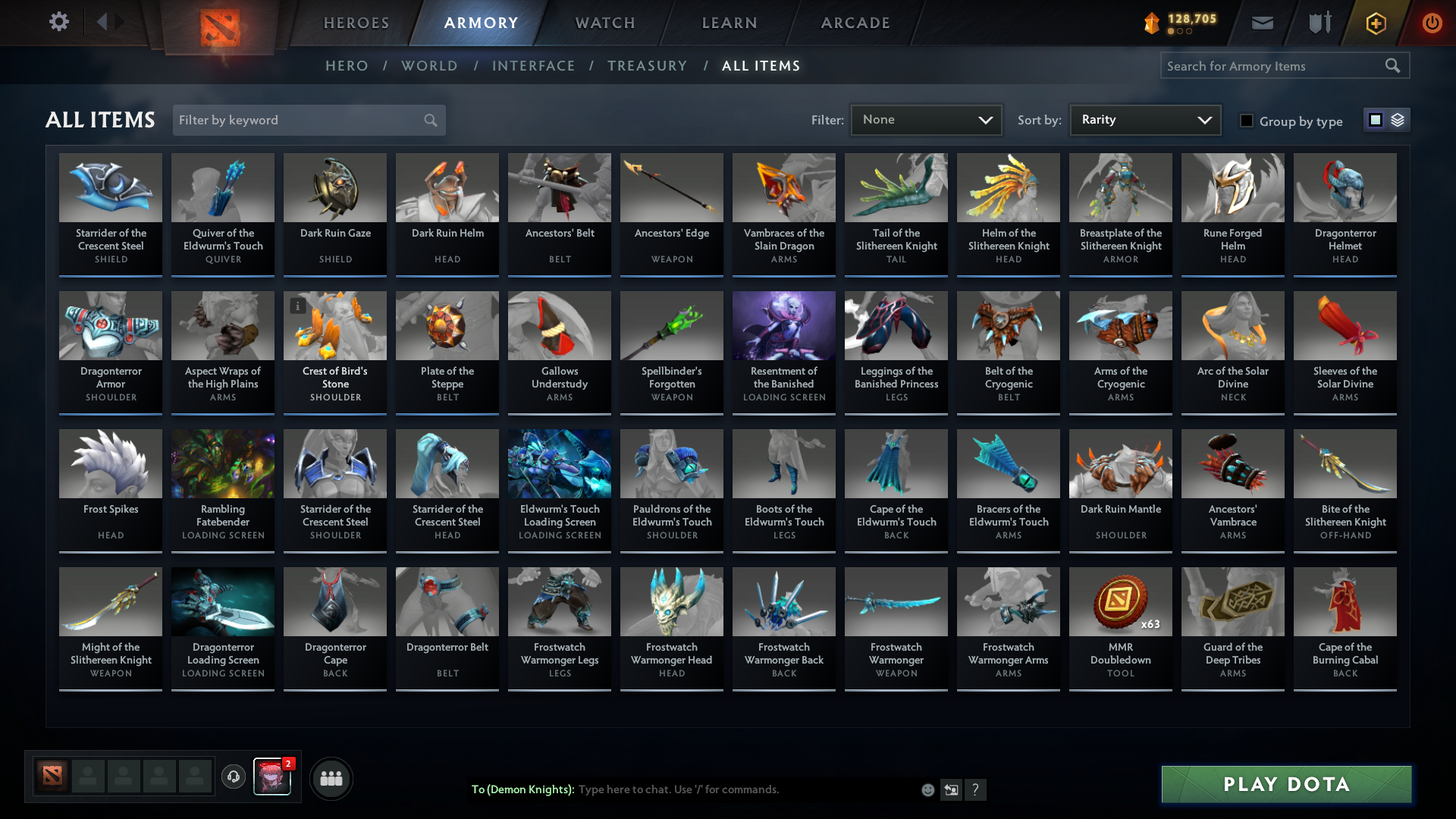Click the emoji smiley in the chat bar
The image size is (1456, 819).
tap(927, 789)
